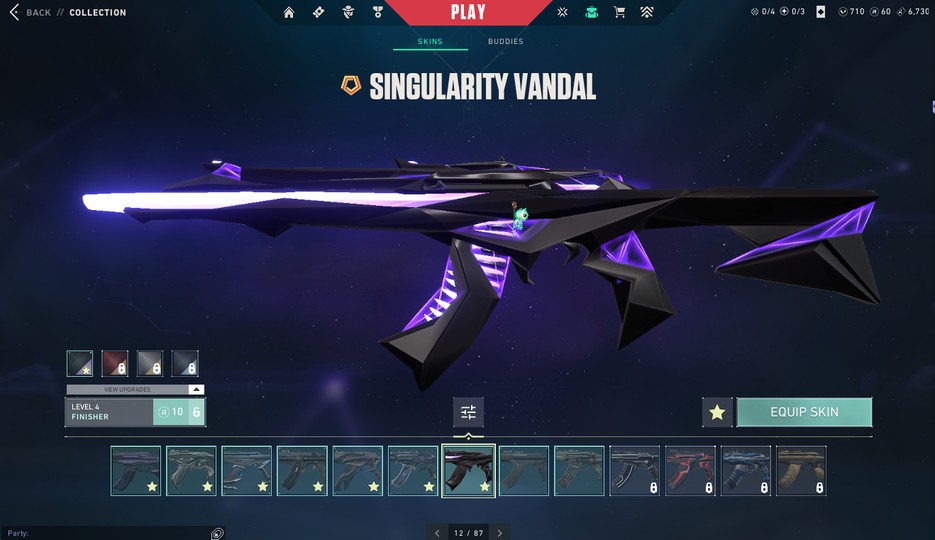Collapse the View Upgrades panel

pos(196,389)
